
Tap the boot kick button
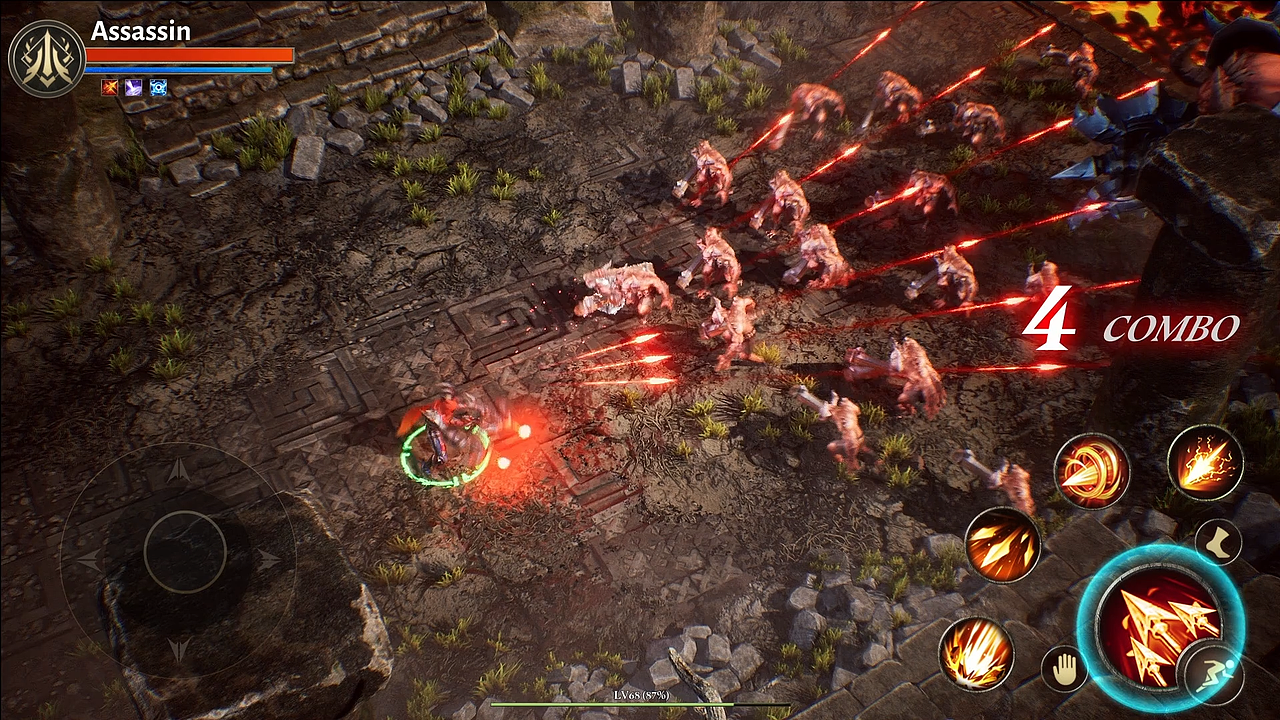(x=1218, y=541)
